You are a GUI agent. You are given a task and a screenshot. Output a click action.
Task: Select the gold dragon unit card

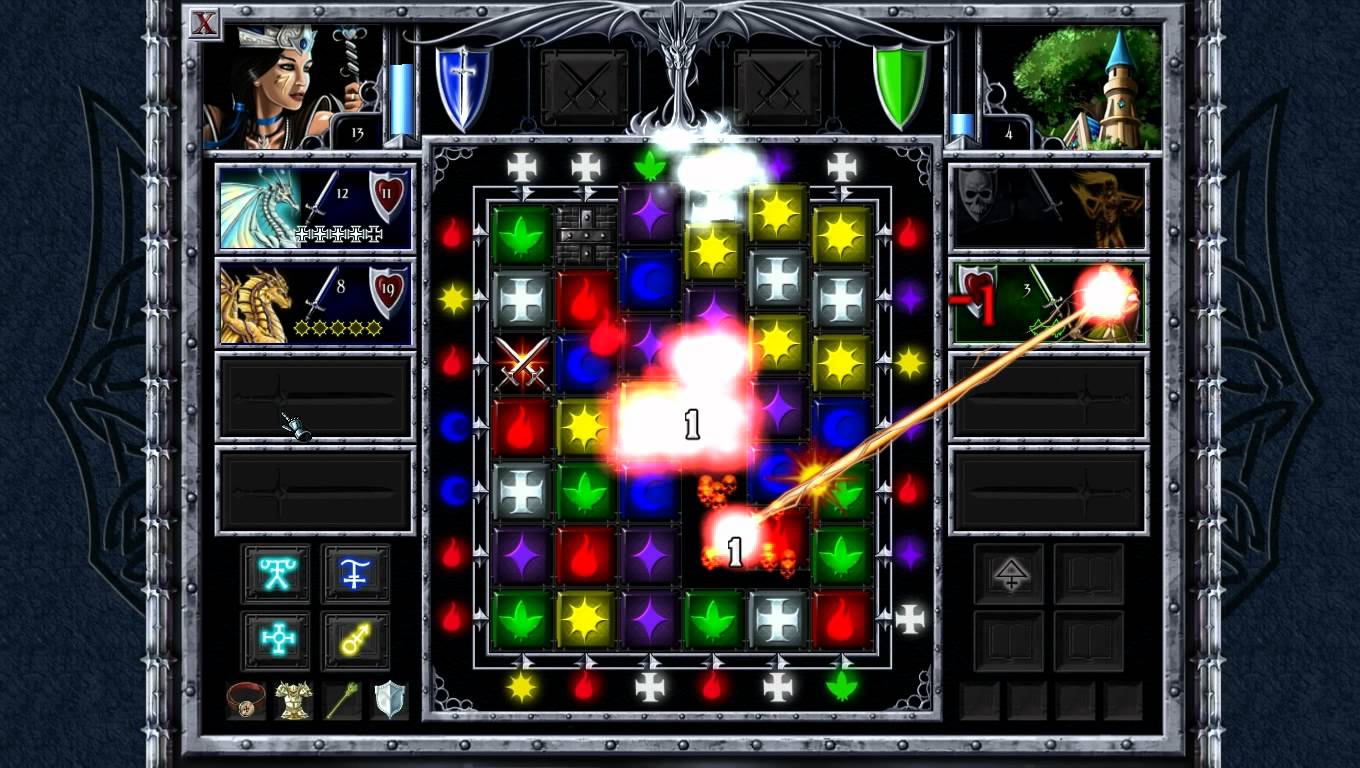coord(315,303)
